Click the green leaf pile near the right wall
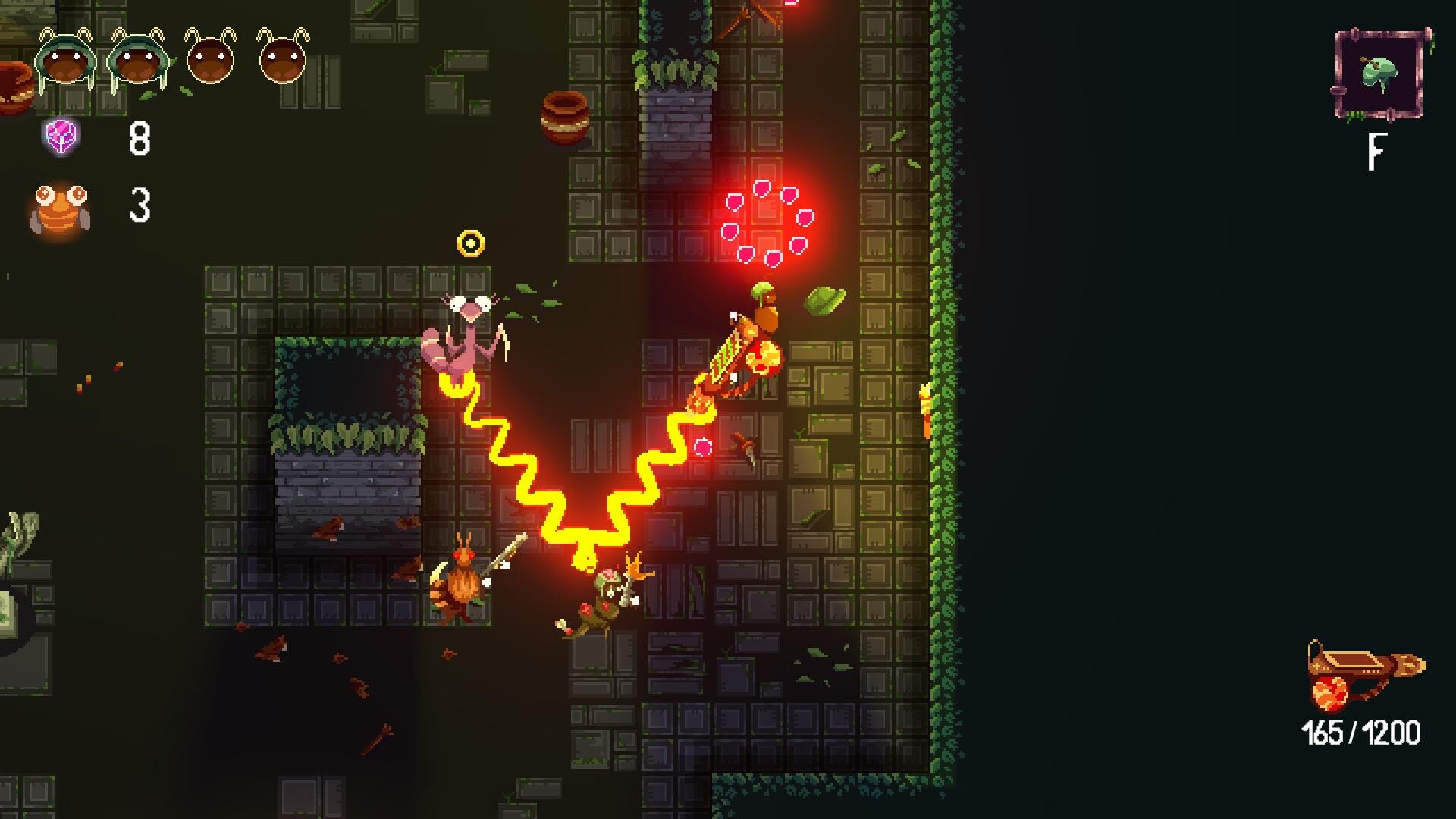 pyautogui.click(x=826, y=300)
